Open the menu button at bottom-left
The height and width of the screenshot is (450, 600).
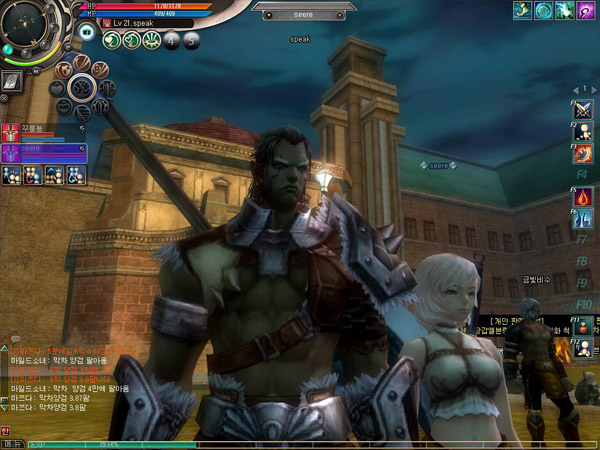point(12,443)
